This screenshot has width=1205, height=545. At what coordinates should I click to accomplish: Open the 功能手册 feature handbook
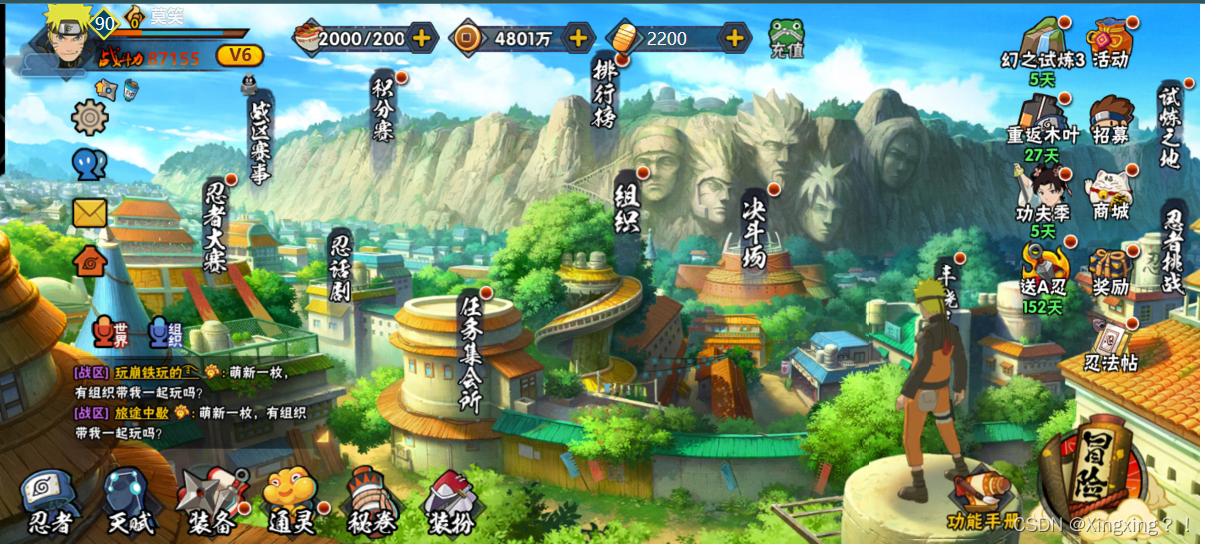point(983,502)
